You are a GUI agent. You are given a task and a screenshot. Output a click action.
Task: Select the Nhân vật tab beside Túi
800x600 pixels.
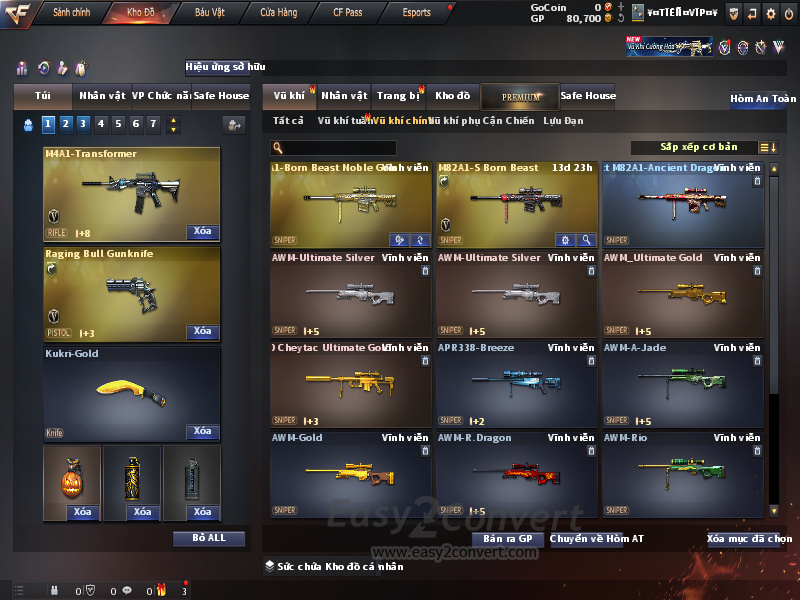coord(102,96)
